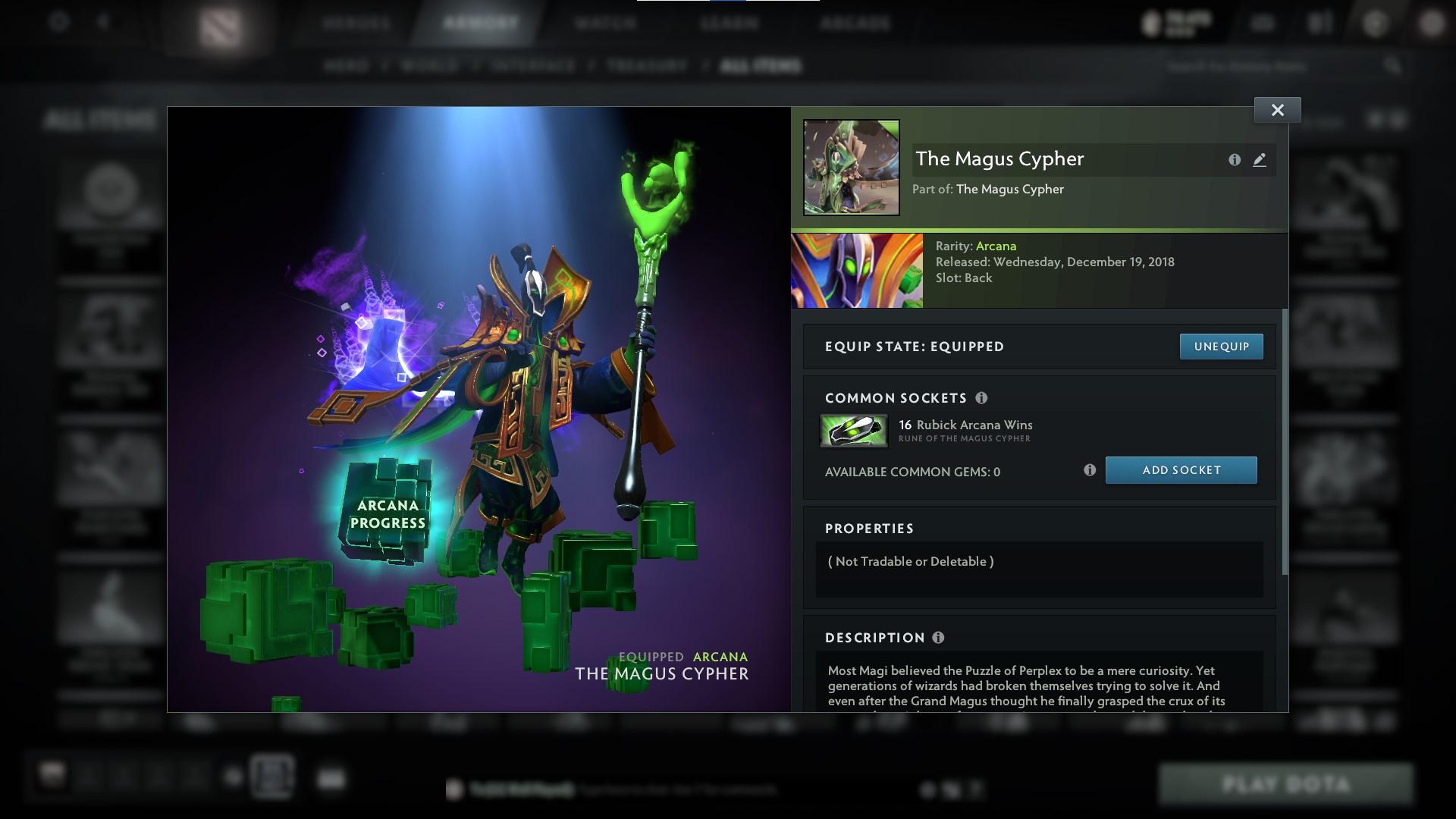The height and width of the screenshot is (819, 1456).
Task: Select the pencil rename icon next to item name
Action: pyautogui.click(x=1260, y=160)
